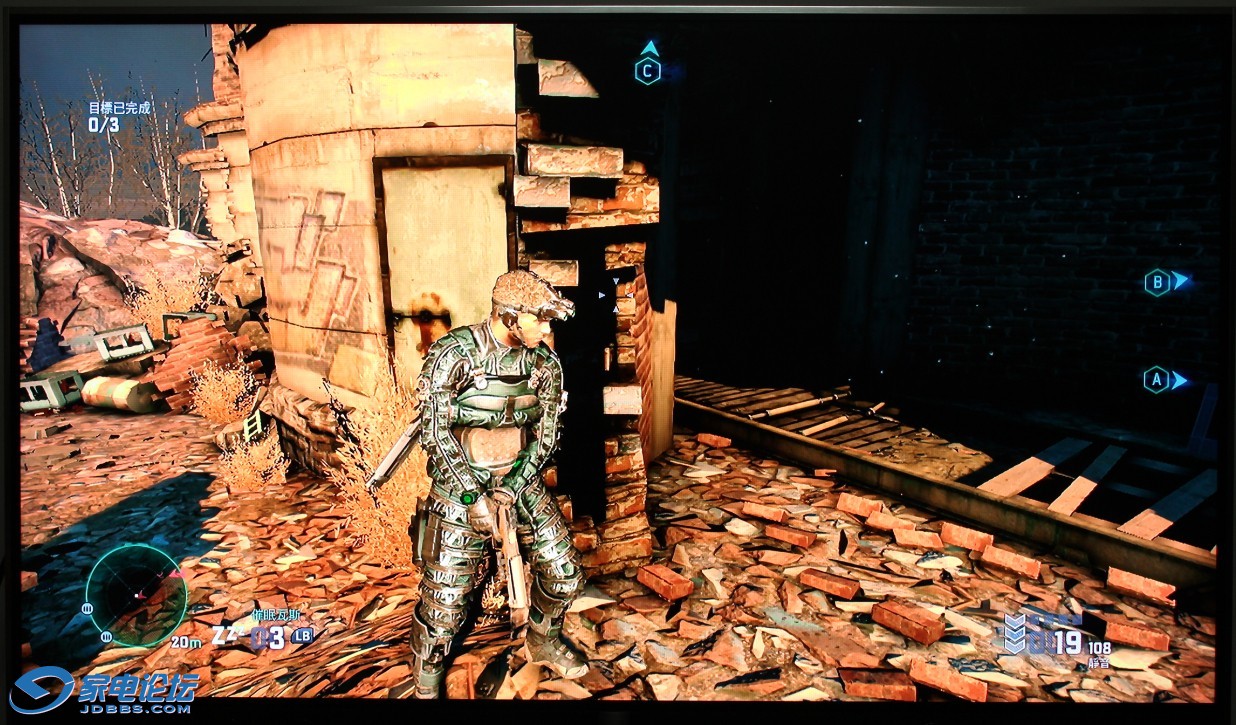Select the sleeping gas Zzz gadget icon
Screen dimensions: 1236x725
(x=228, y=636)
